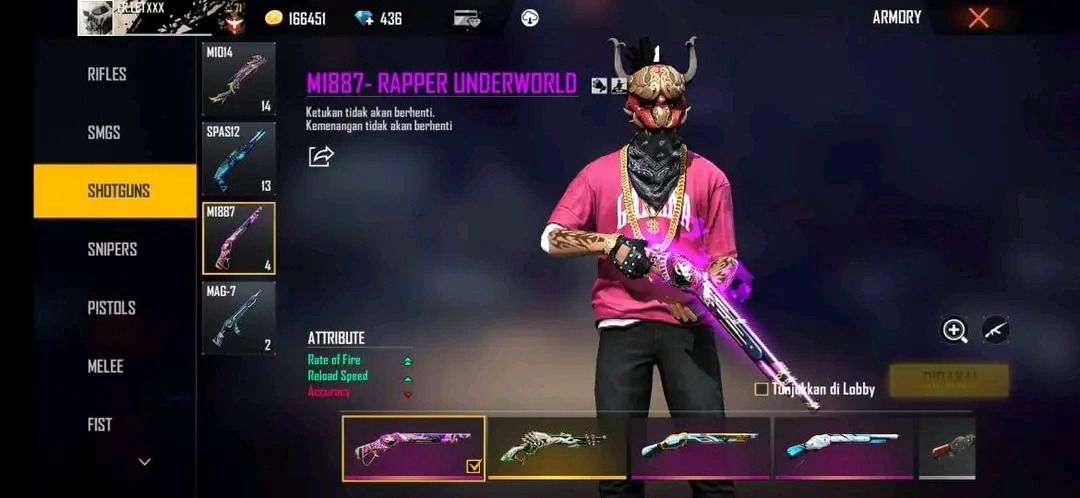
Task: Select the pink Rapper Underworld skin thumbnail
Action: coord(413,447)
